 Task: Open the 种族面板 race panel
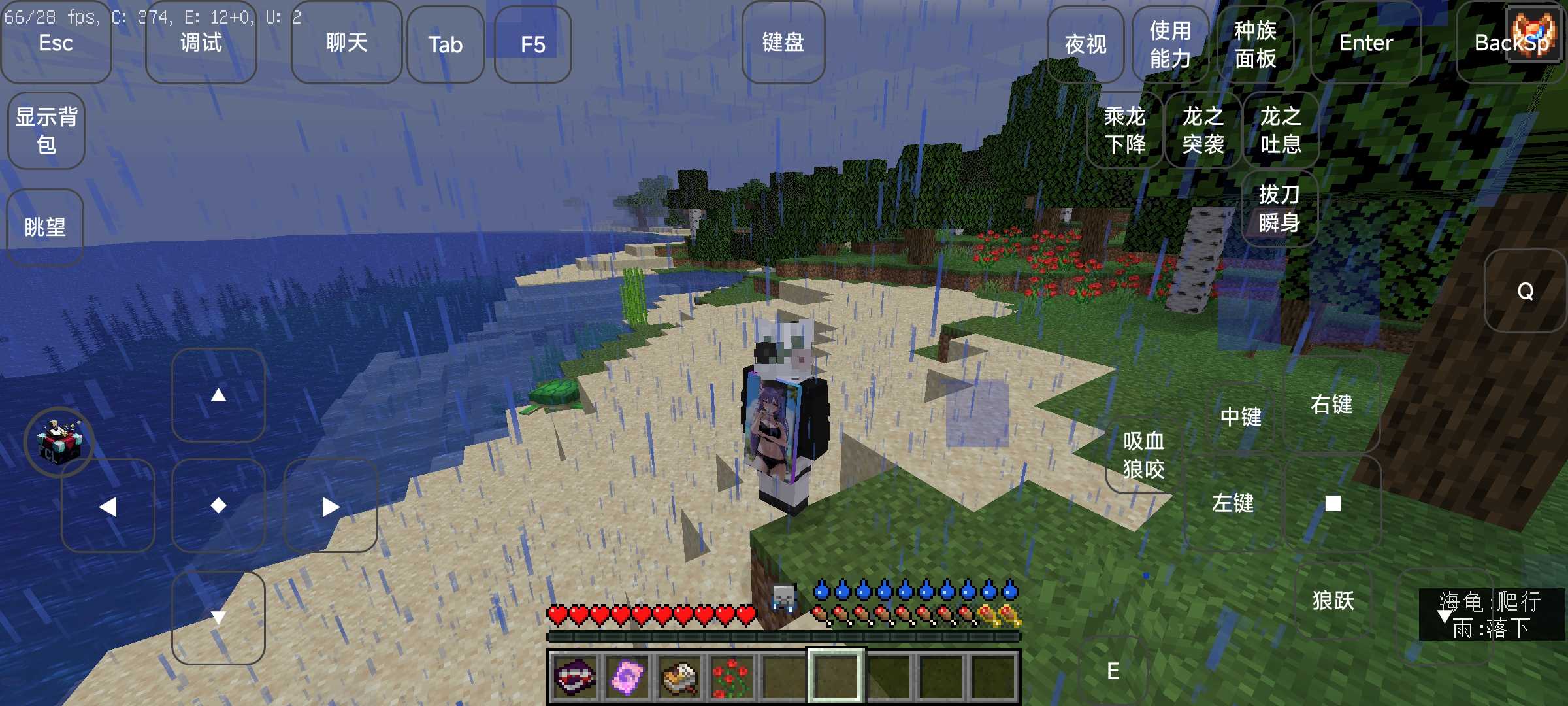(1255, 44)
